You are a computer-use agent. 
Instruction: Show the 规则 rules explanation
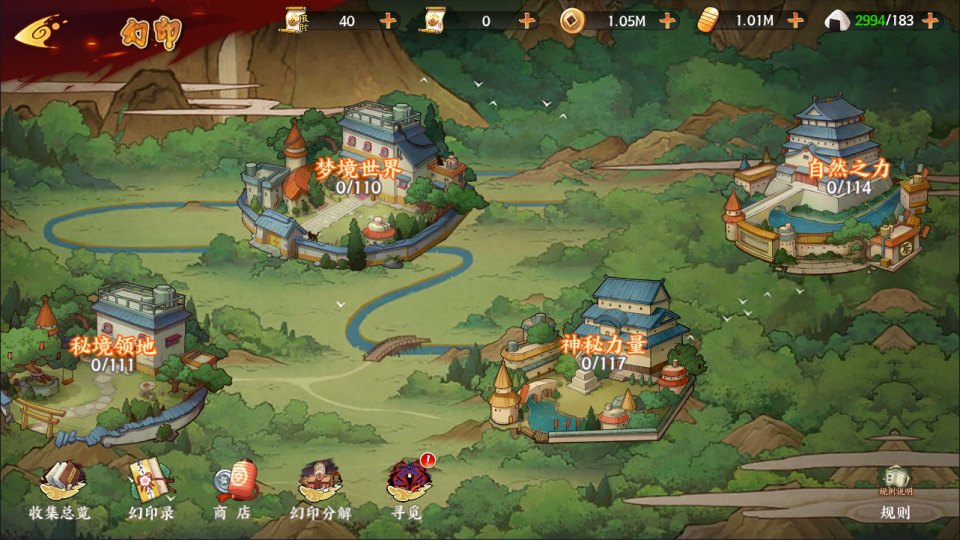895,495
